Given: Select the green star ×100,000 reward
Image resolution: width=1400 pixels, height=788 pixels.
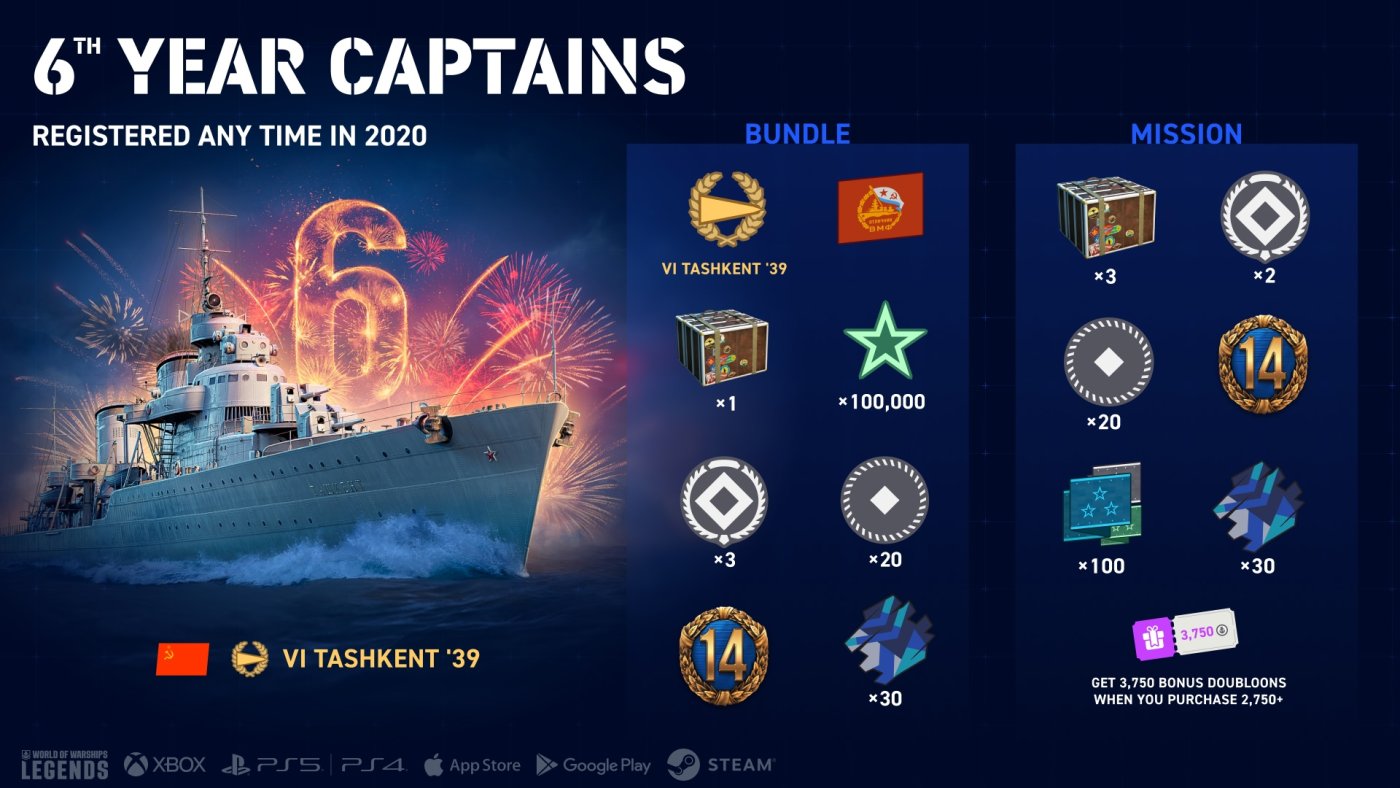Looking at the screenshot, I should pyautogui.click(x=884, y=340).
